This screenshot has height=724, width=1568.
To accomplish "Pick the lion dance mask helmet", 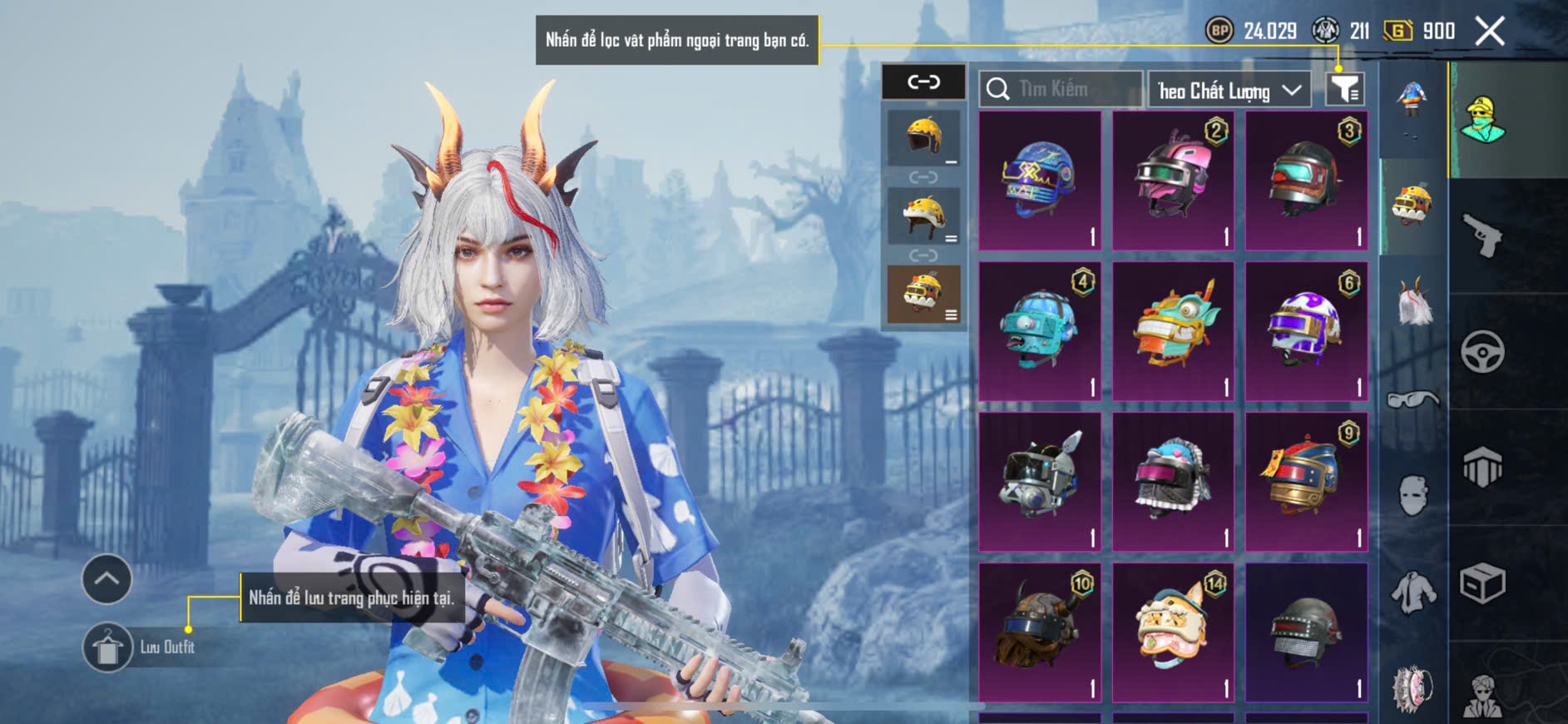I will pos(1173,632).
